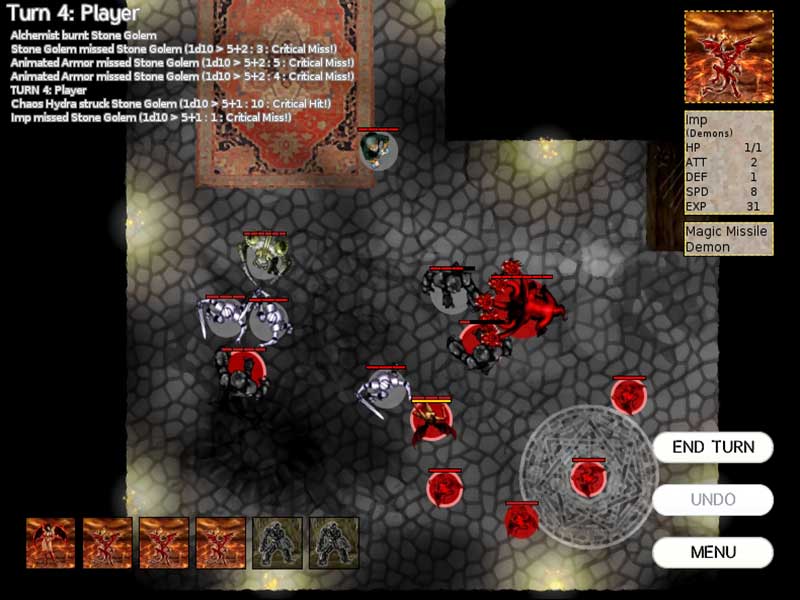Image resolution: width=800 pixels, height=600 pixels.
Task: Undo the last move
Action: [x=713, y=499]
